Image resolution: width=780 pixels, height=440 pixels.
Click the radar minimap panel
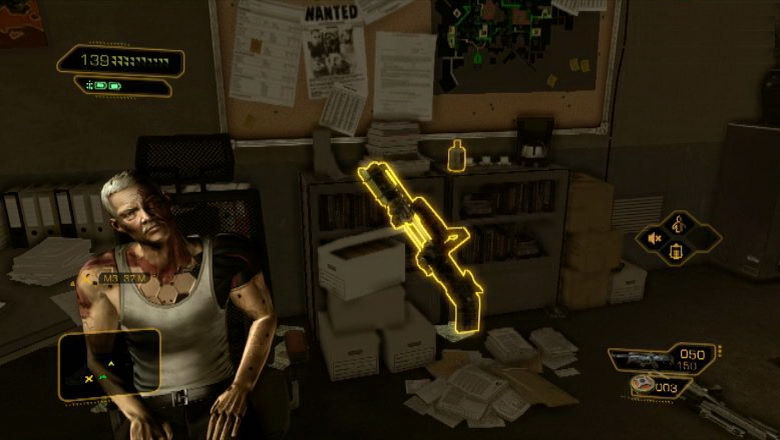coord(108,365)
